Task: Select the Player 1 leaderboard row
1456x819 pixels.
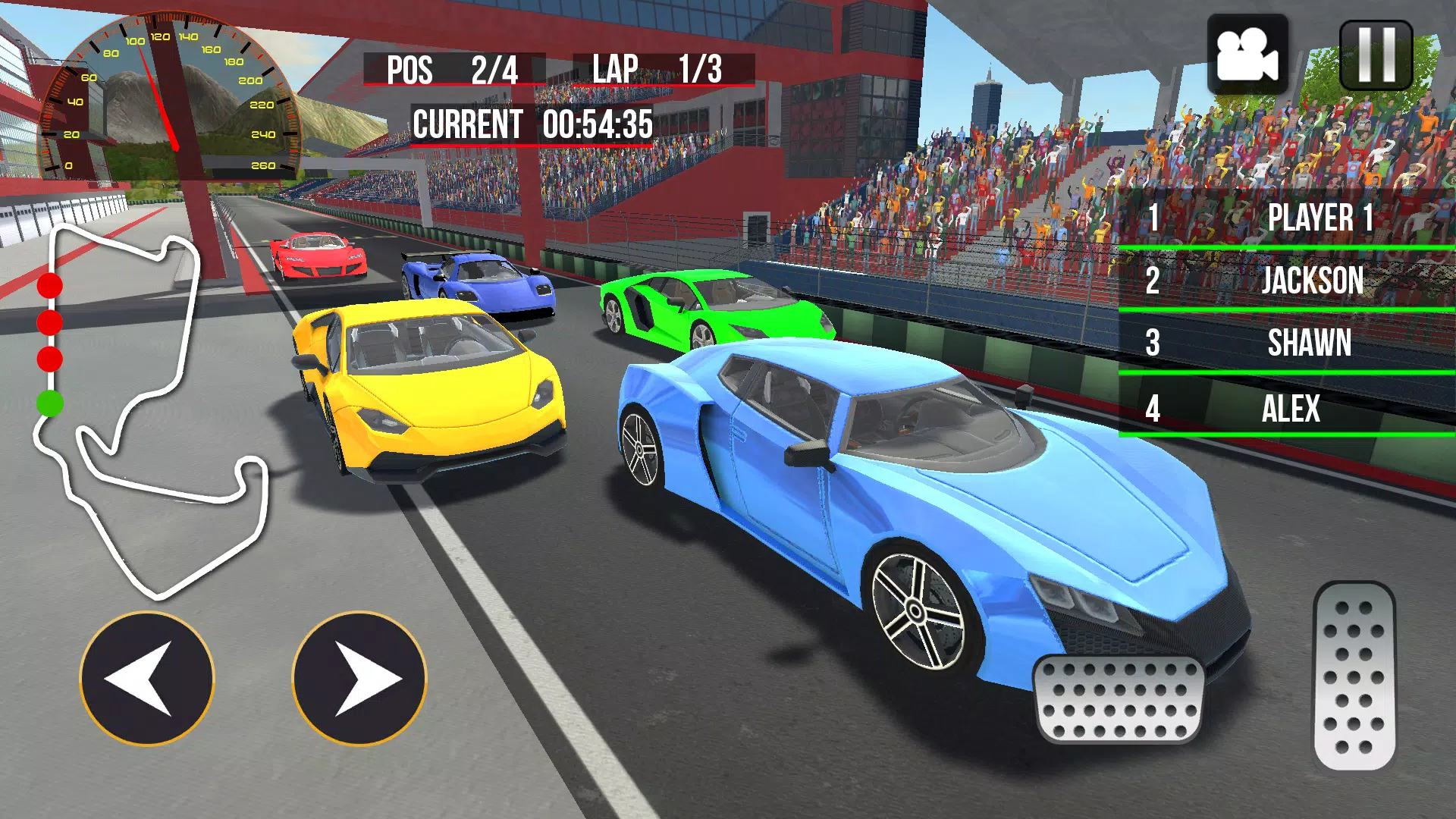Action: (x=1287, y=218)
